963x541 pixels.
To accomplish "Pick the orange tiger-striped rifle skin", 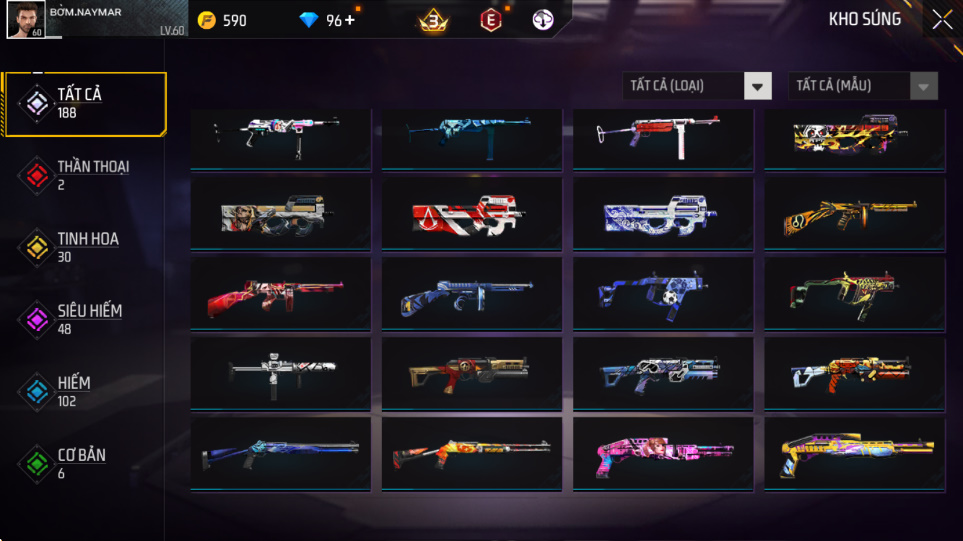I will point(853,216).
